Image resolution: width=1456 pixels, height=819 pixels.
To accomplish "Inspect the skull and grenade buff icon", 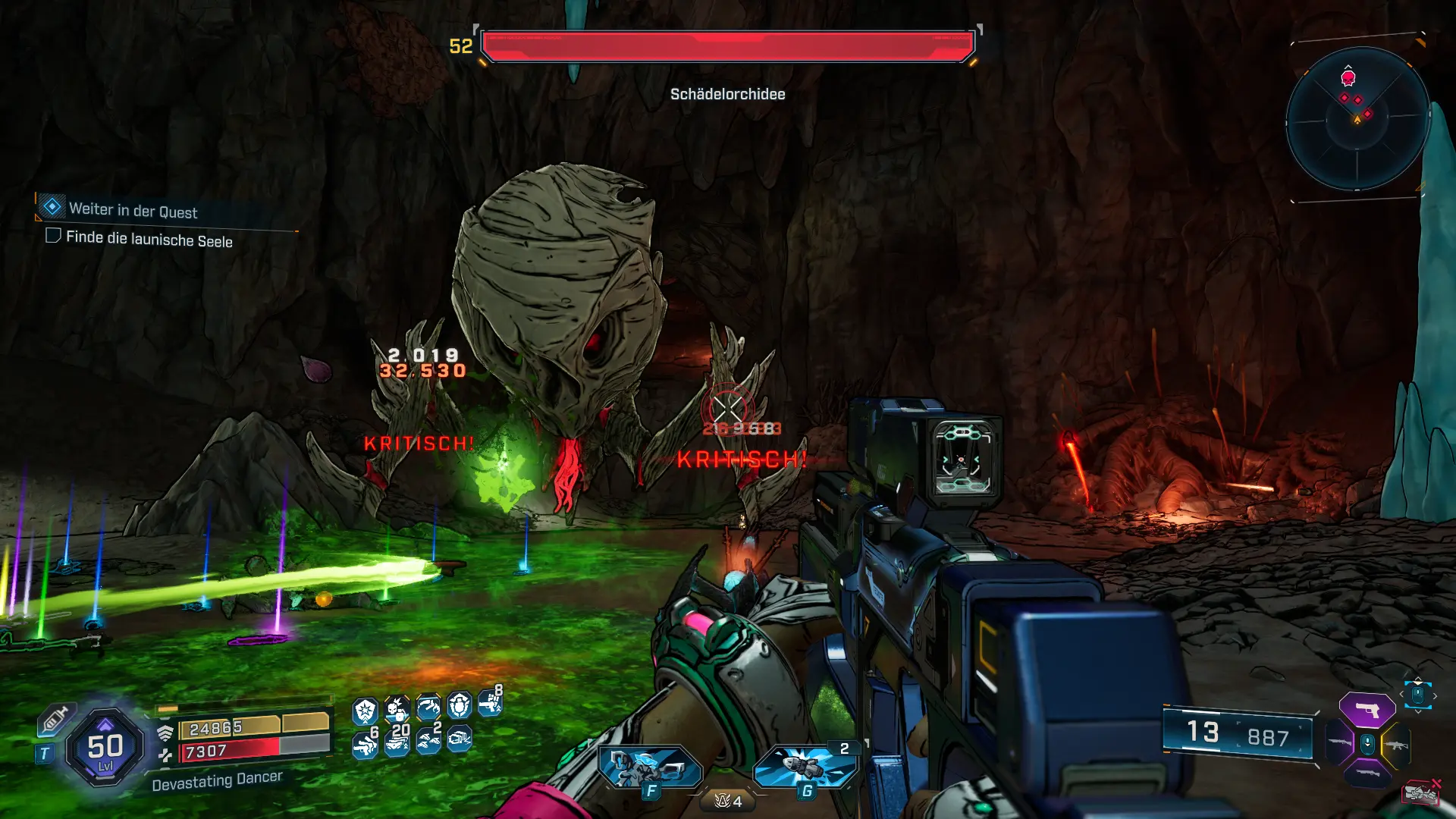I will click(397, 708).
